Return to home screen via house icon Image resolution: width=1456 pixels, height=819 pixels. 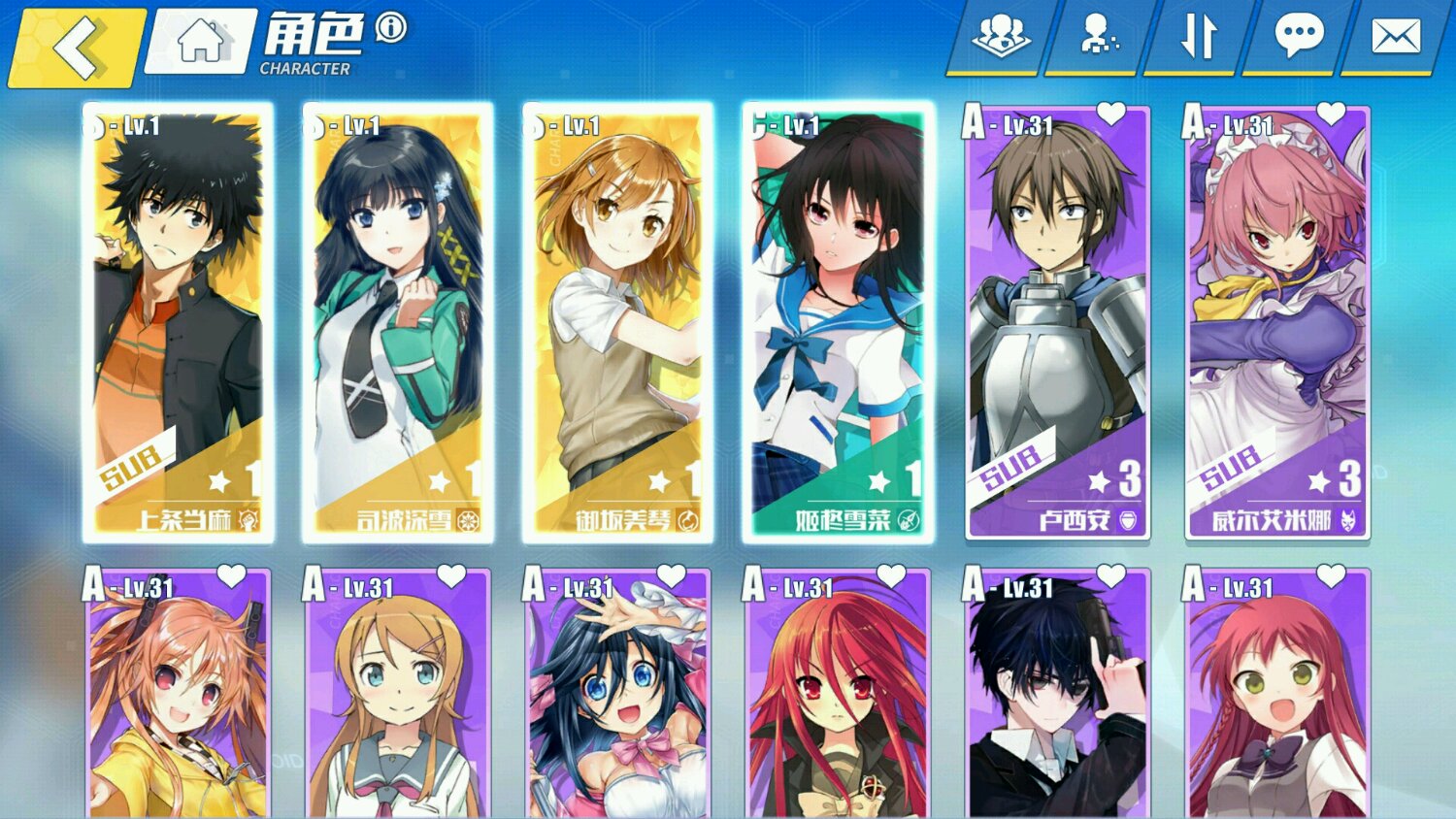(201, 42)
